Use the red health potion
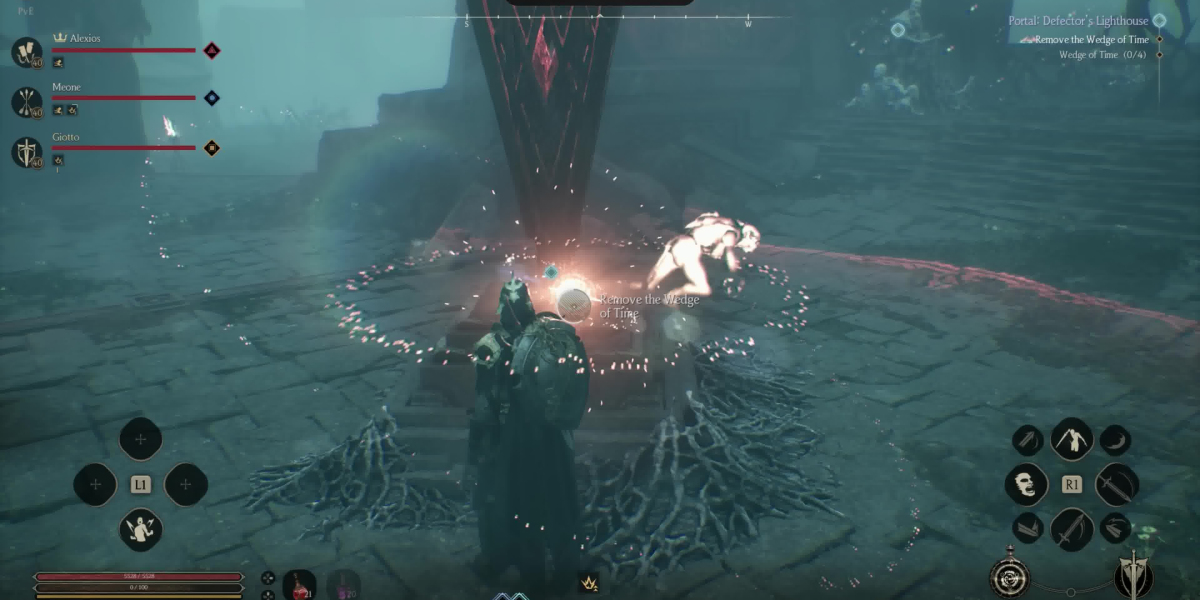 click(299, 585)
